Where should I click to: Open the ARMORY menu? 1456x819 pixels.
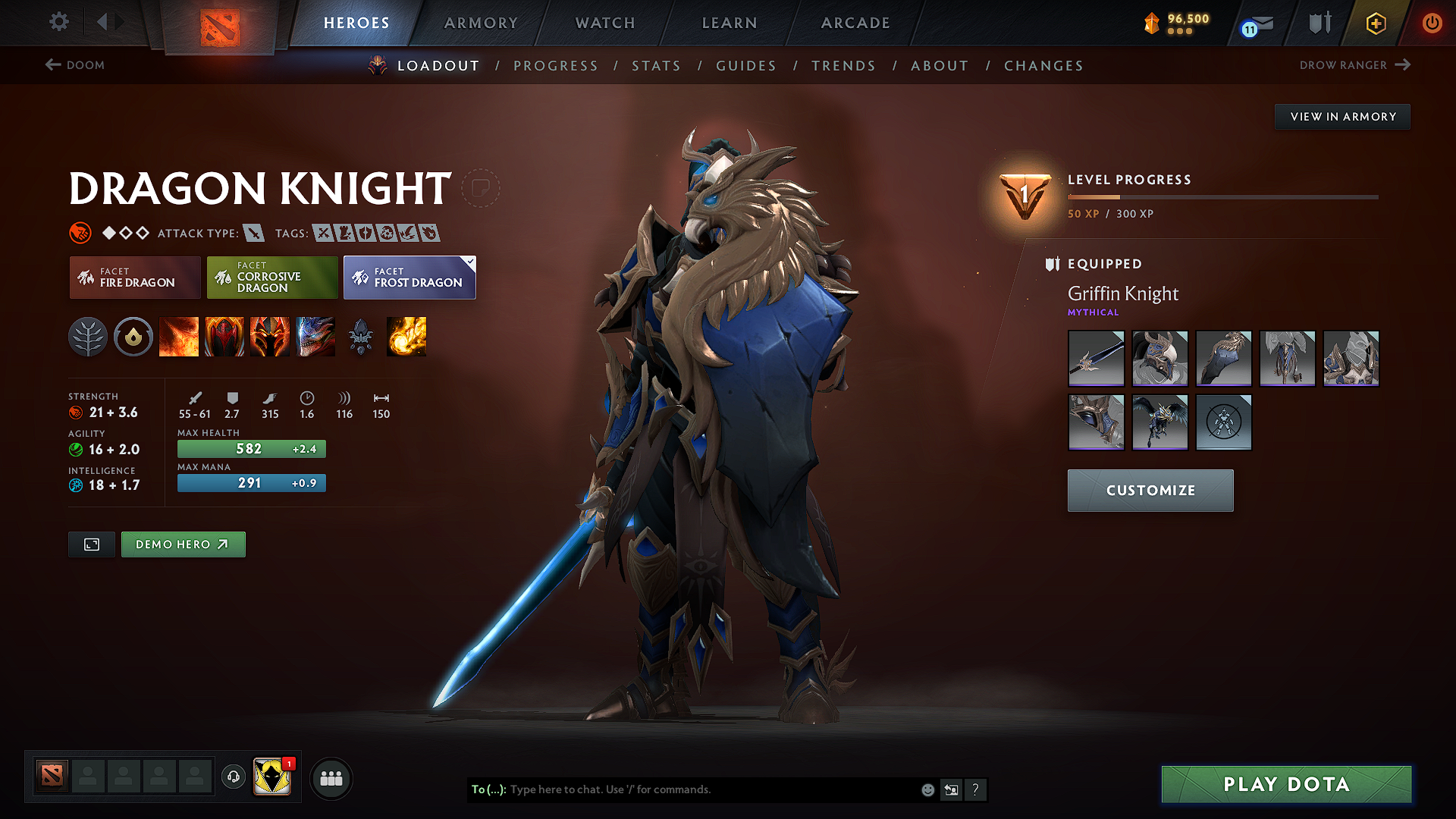[480, 23]
